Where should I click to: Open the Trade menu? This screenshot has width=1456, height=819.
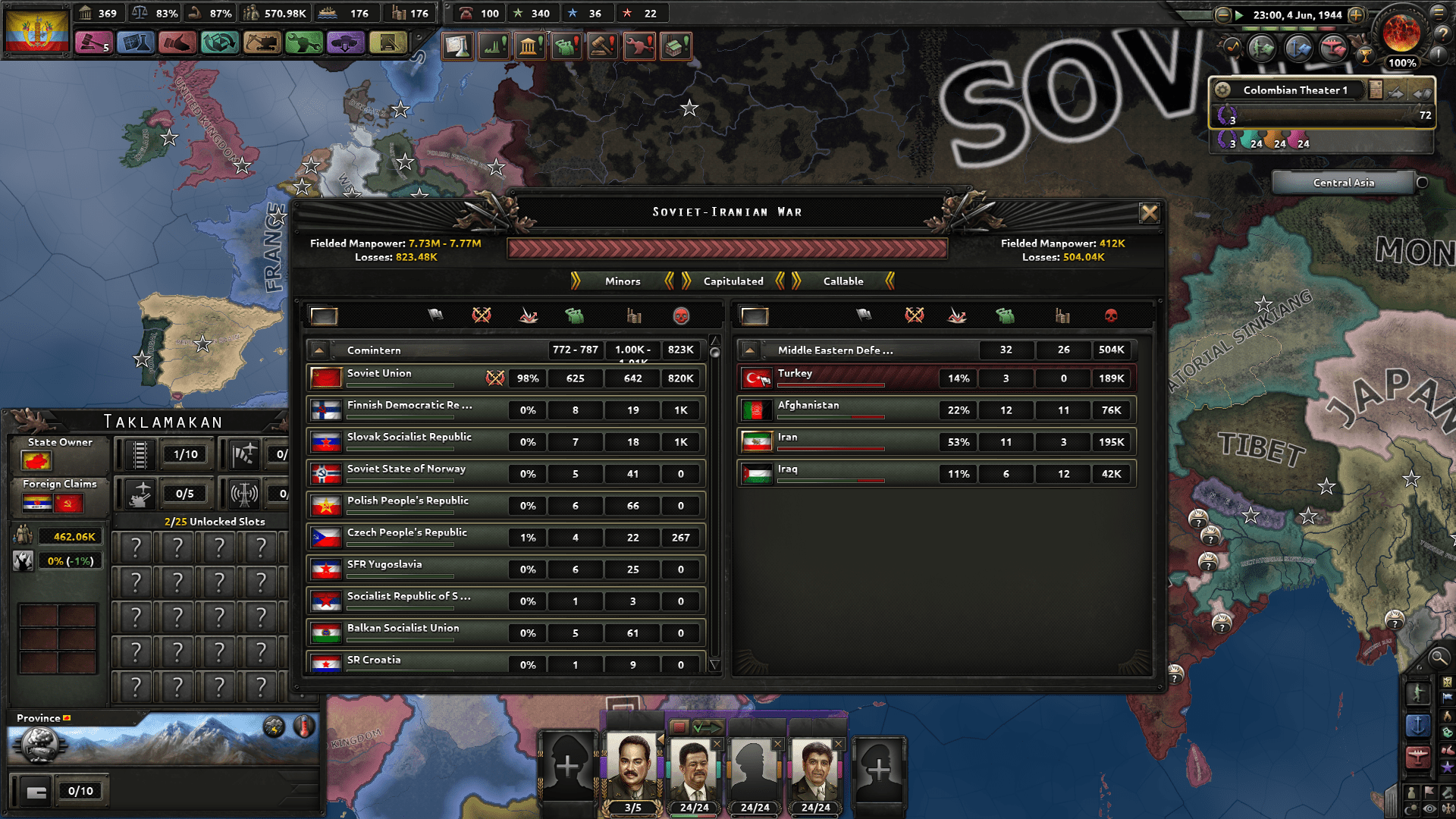(219, 43)
